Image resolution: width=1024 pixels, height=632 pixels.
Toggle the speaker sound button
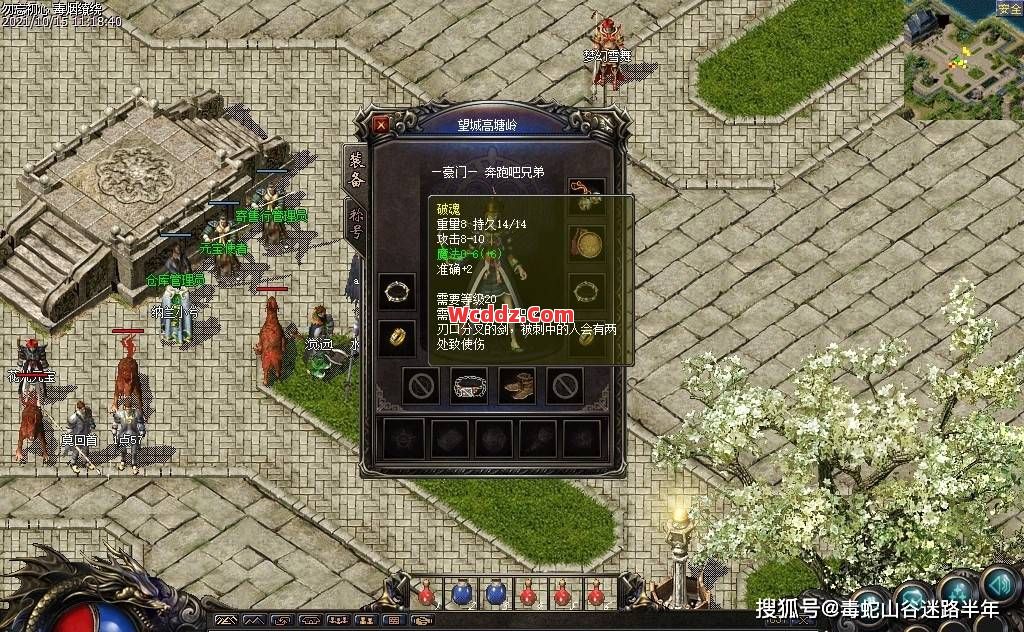pos(999,583)
